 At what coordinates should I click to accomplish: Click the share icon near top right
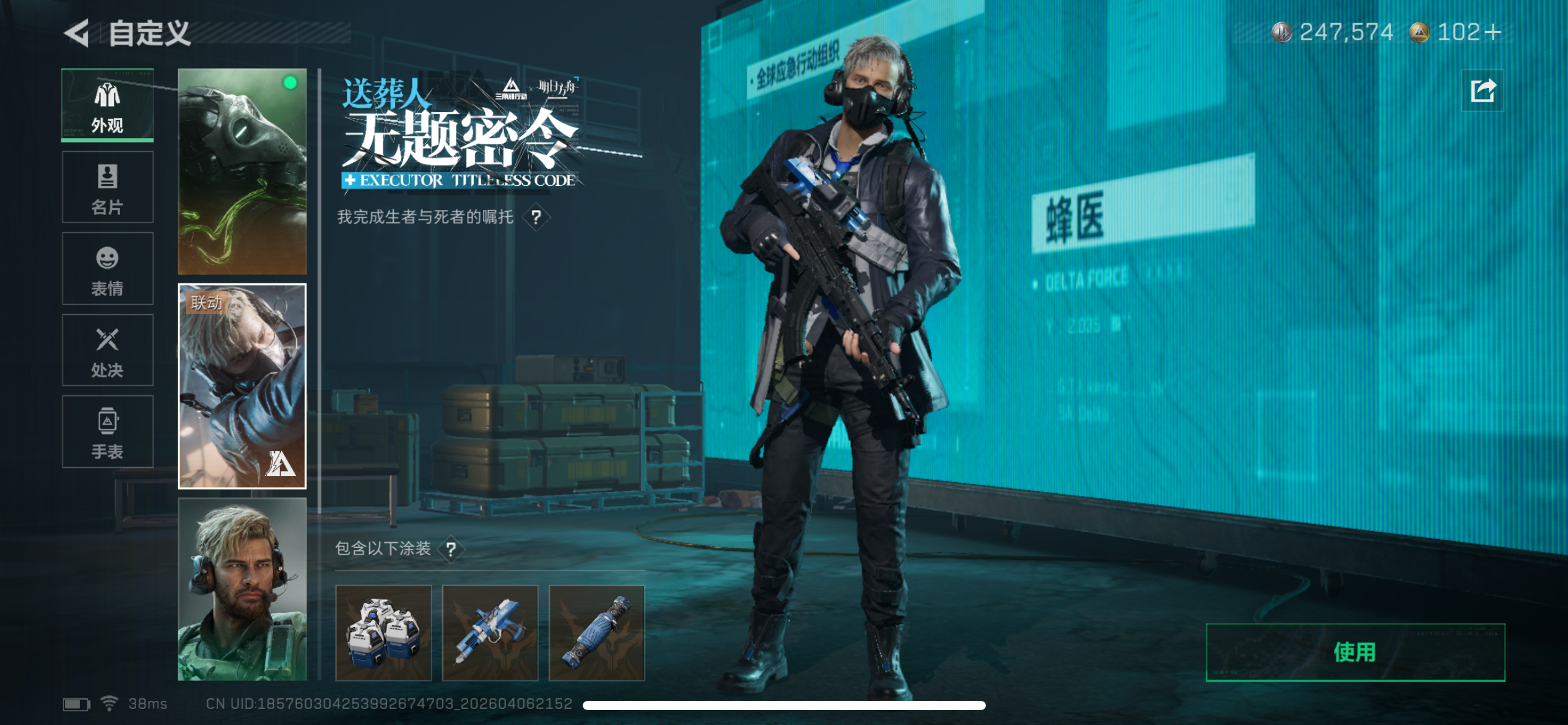click(1483, 90)
